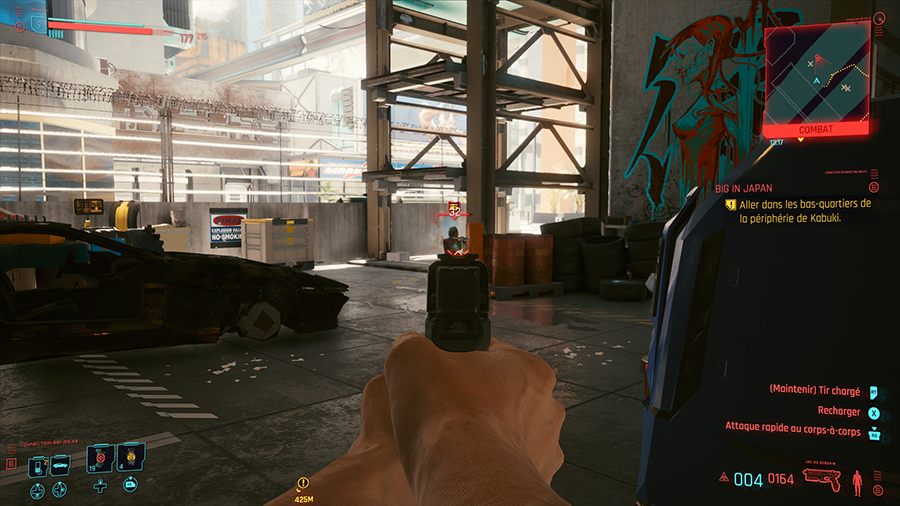The image size is (900, 506).
Task: Select the vehicle call slot
Action: 60,463
